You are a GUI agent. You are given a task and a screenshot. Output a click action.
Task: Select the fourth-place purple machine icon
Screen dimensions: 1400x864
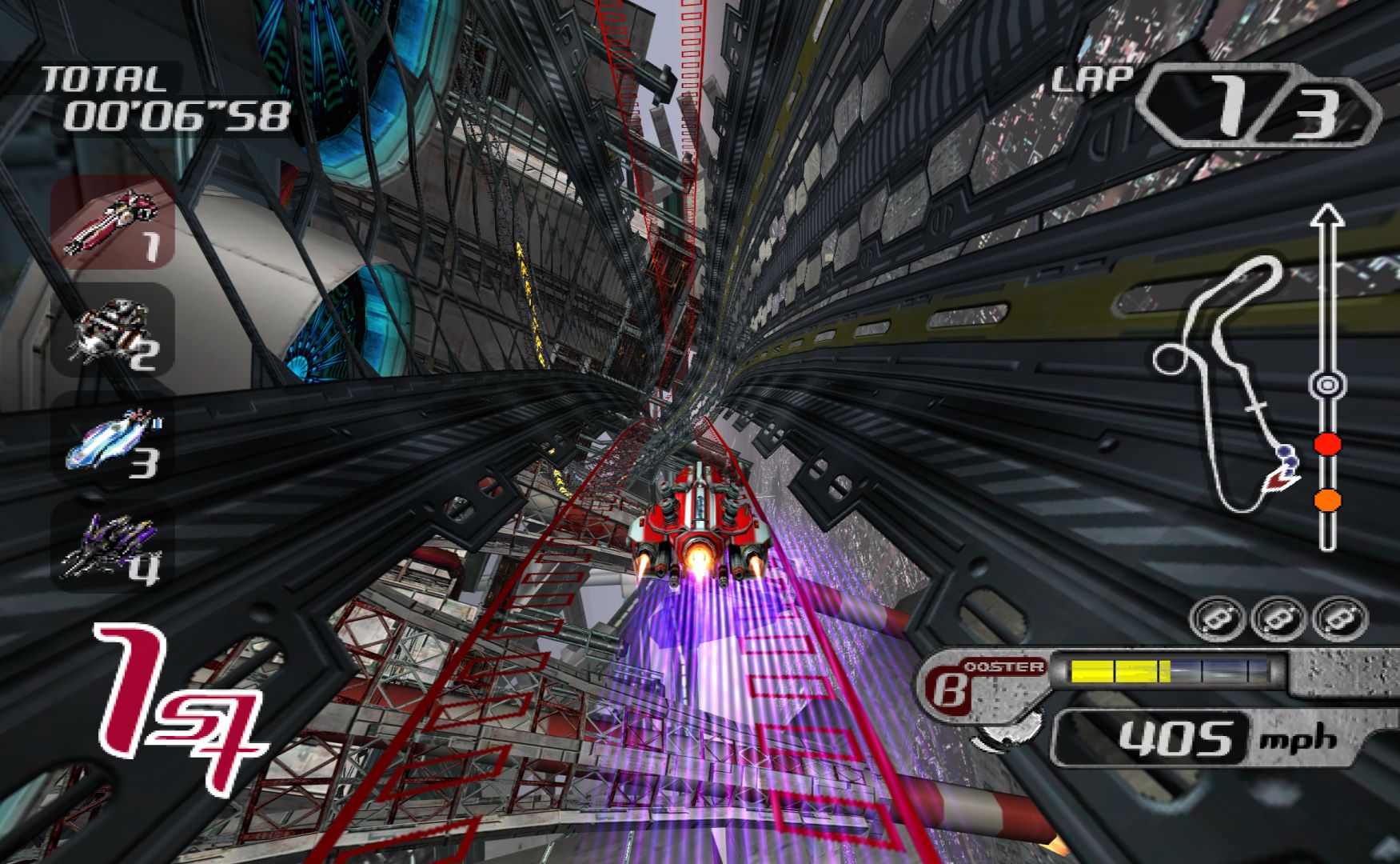[x=113, y=546]
